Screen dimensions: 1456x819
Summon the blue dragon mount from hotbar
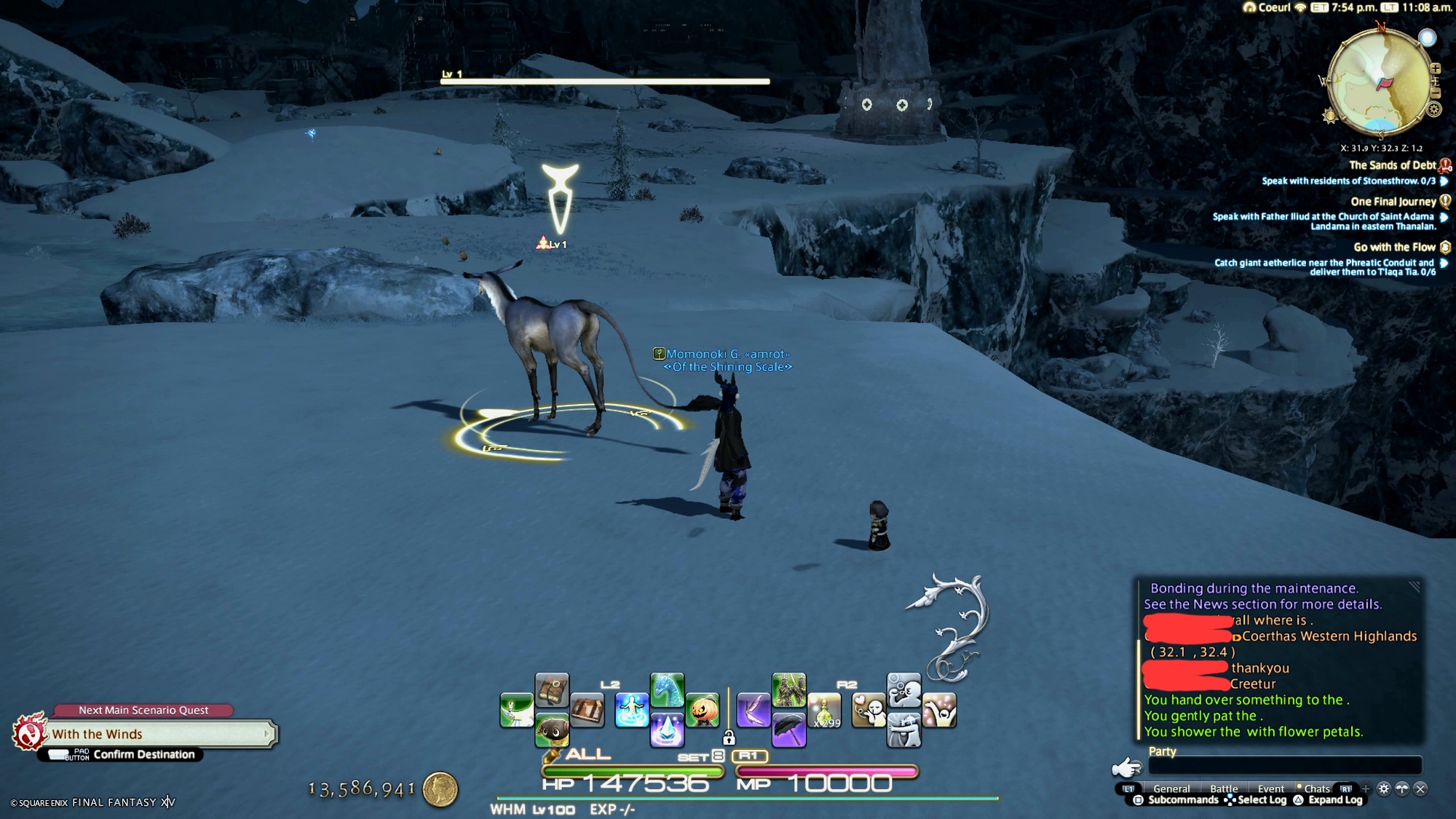667,690
